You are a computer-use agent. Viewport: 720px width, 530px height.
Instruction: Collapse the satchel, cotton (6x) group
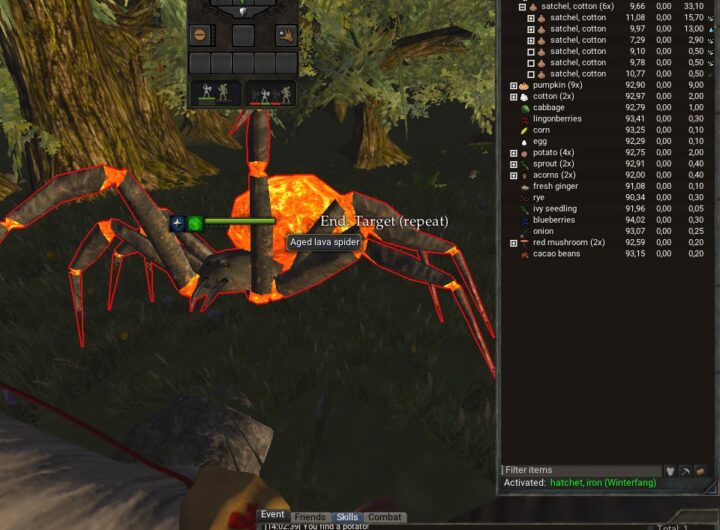pos(522,6)
